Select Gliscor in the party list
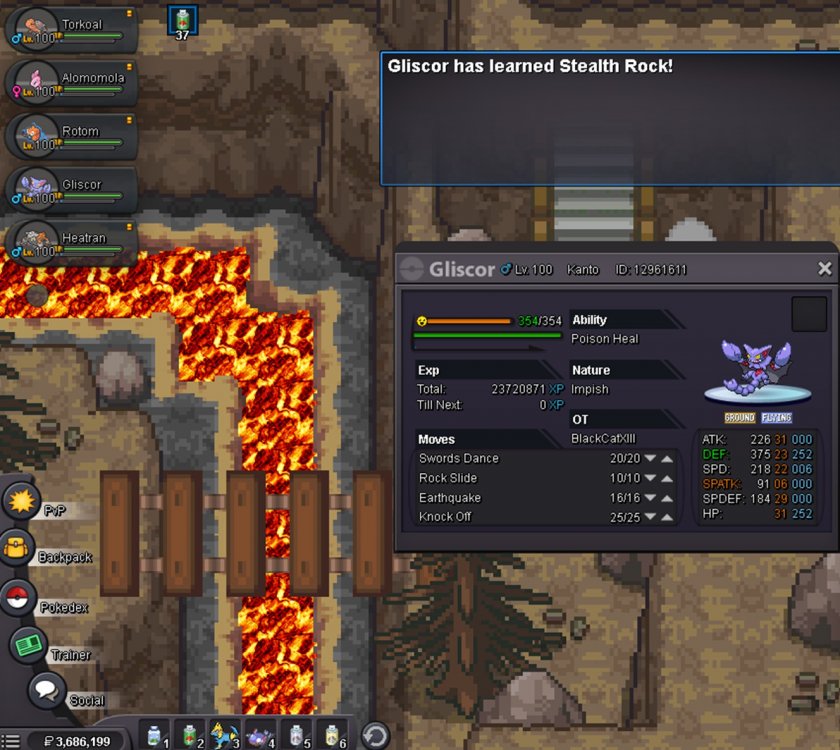This screenshot has width=840, height=750. (x=72, y=190)
